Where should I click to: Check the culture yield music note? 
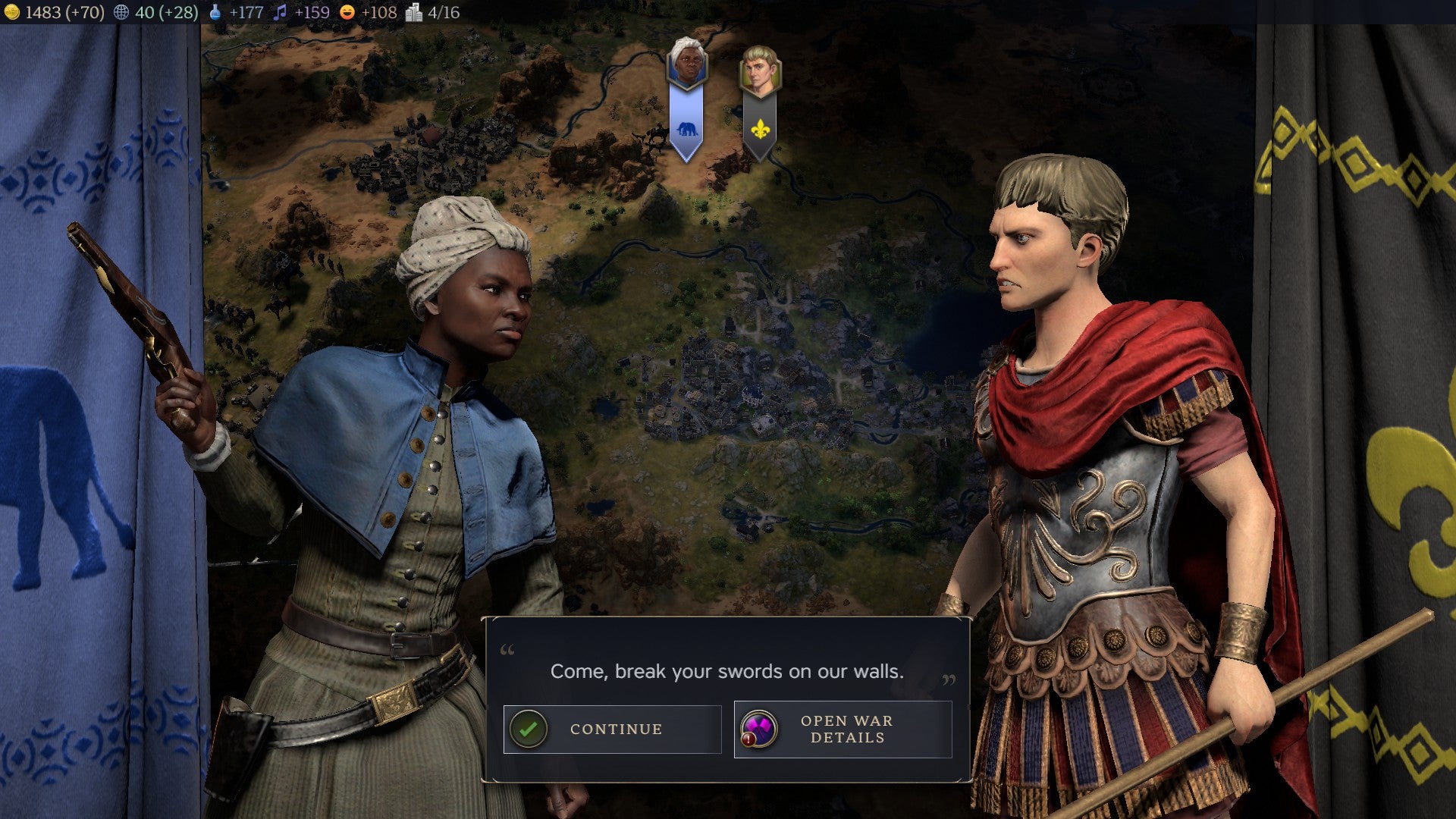pos(281,12)
